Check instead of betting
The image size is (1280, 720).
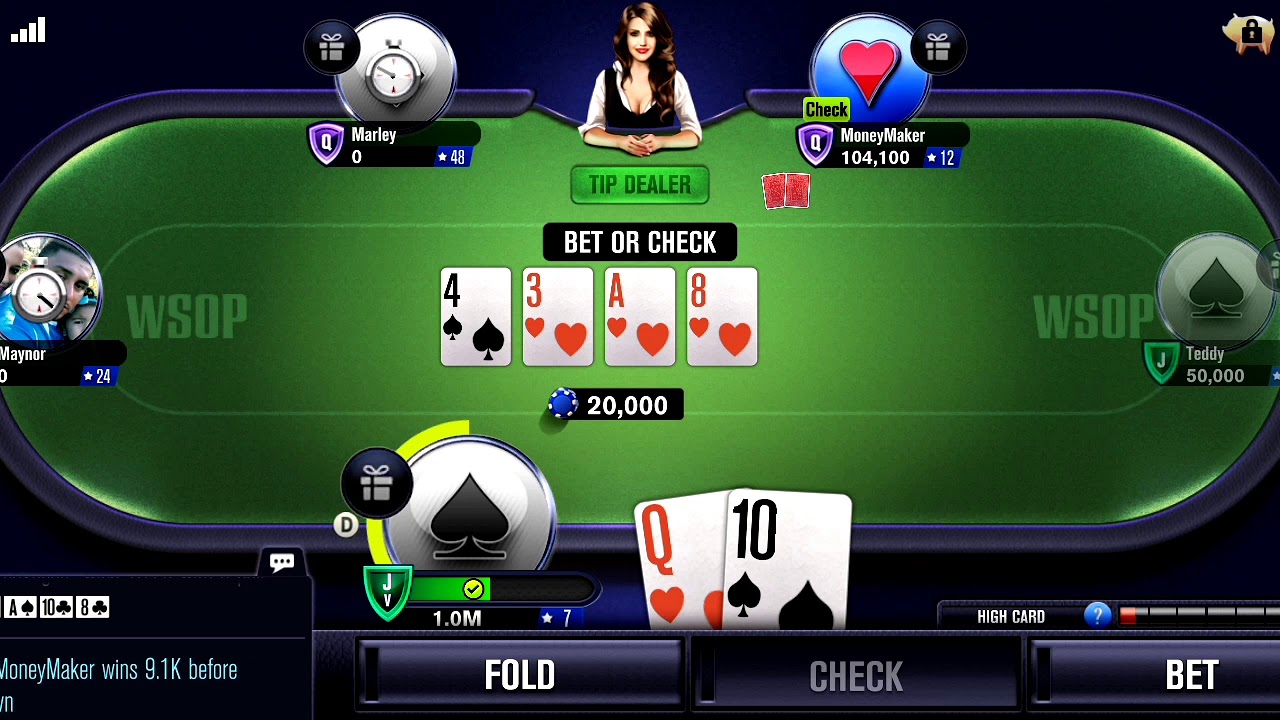pos(856,675)
